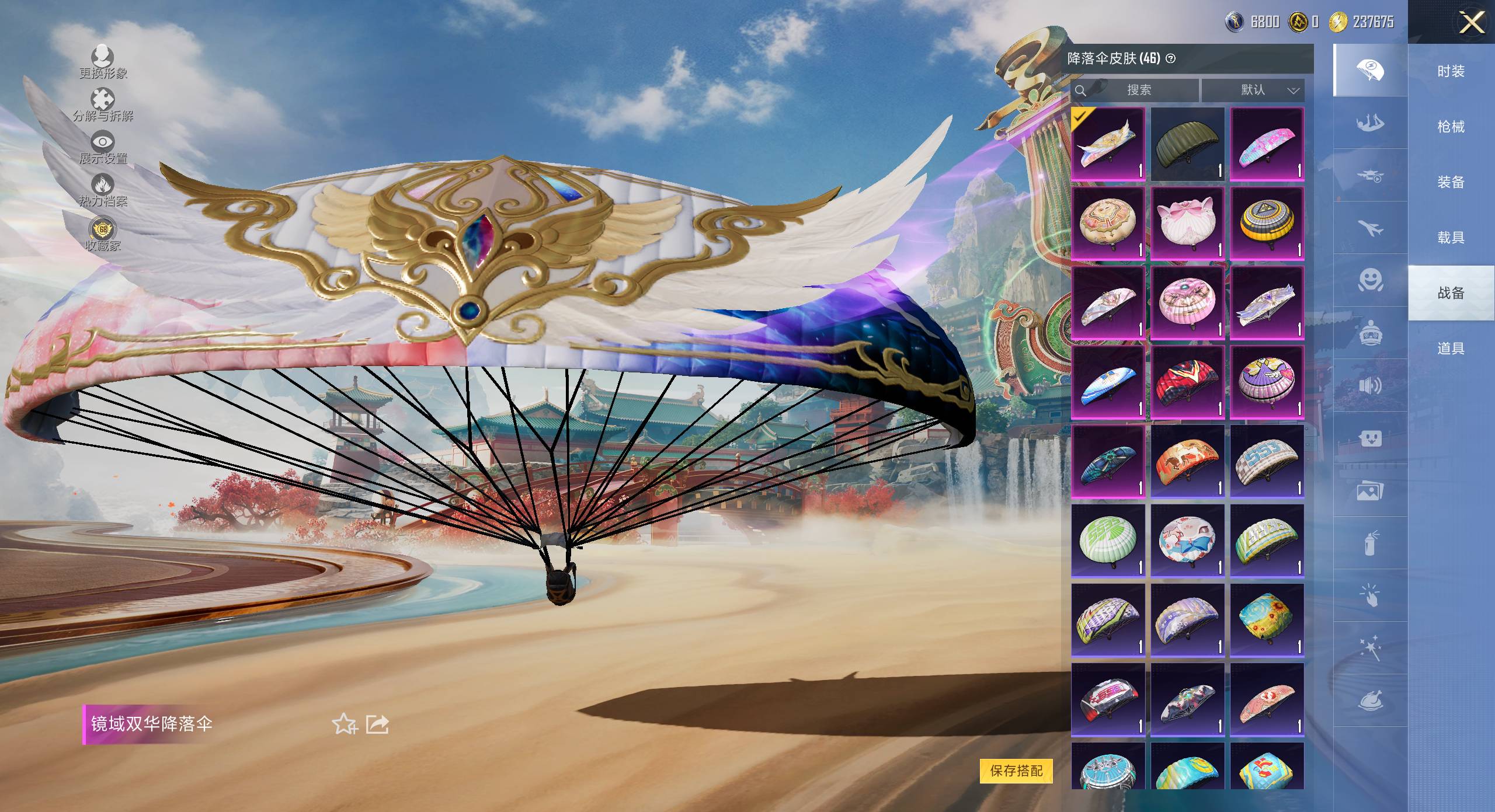This screenshot has height=812, width=1495.
Task: Pick the sunflower-pattern parachute skin
Action: tap(1267, 620)
